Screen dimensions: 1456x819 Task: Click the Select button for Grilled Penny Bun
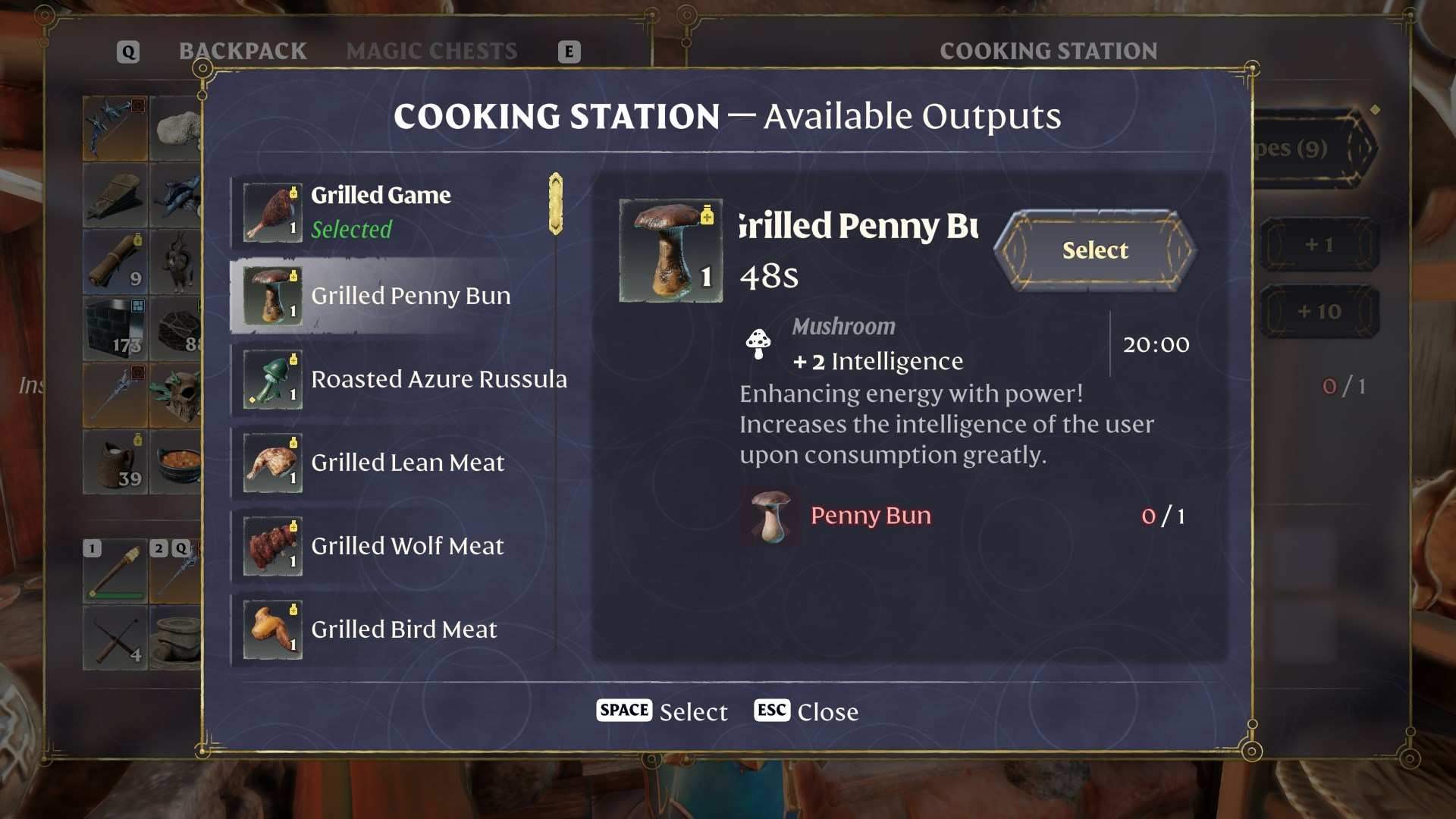click(x=1094, y=250)
